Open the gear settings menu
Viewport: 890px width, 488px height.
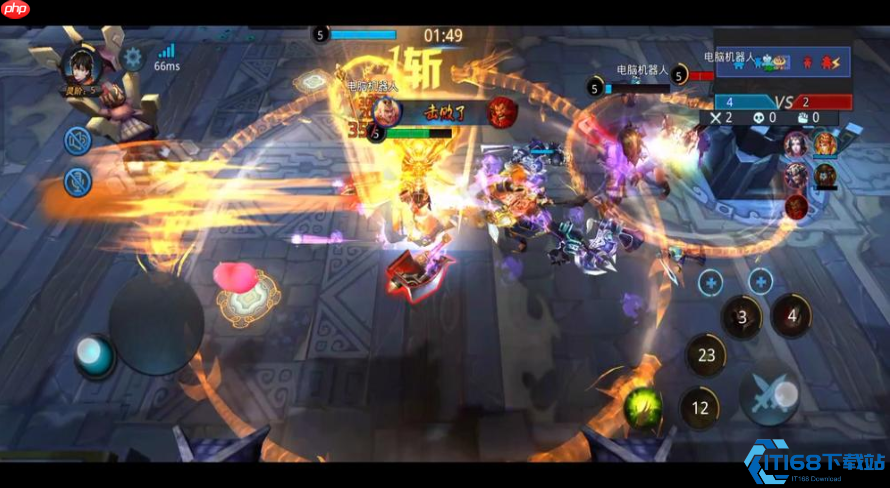(133, 57)
